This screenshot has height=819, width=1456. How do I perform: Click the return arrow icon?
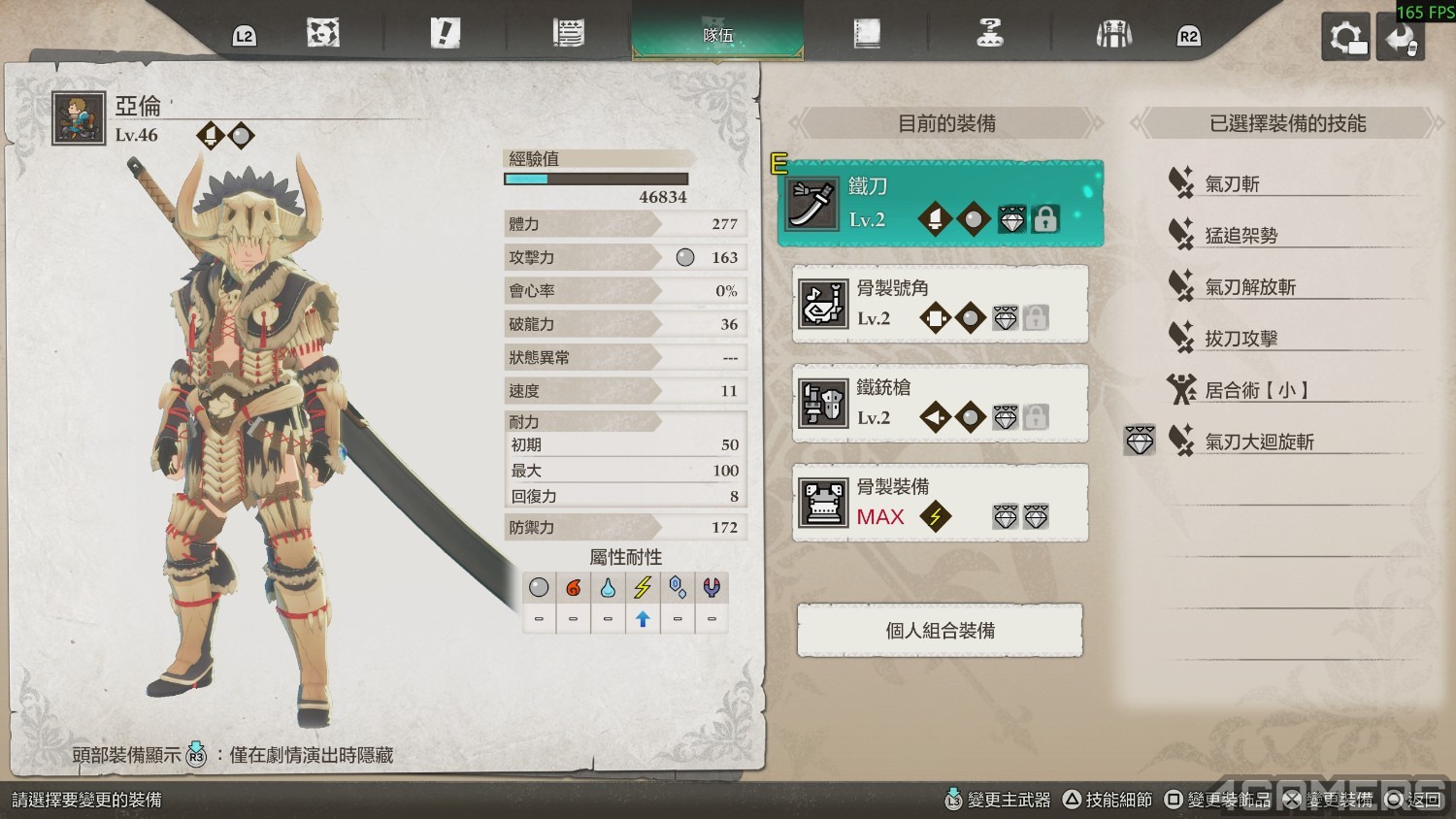[1400, 39]
